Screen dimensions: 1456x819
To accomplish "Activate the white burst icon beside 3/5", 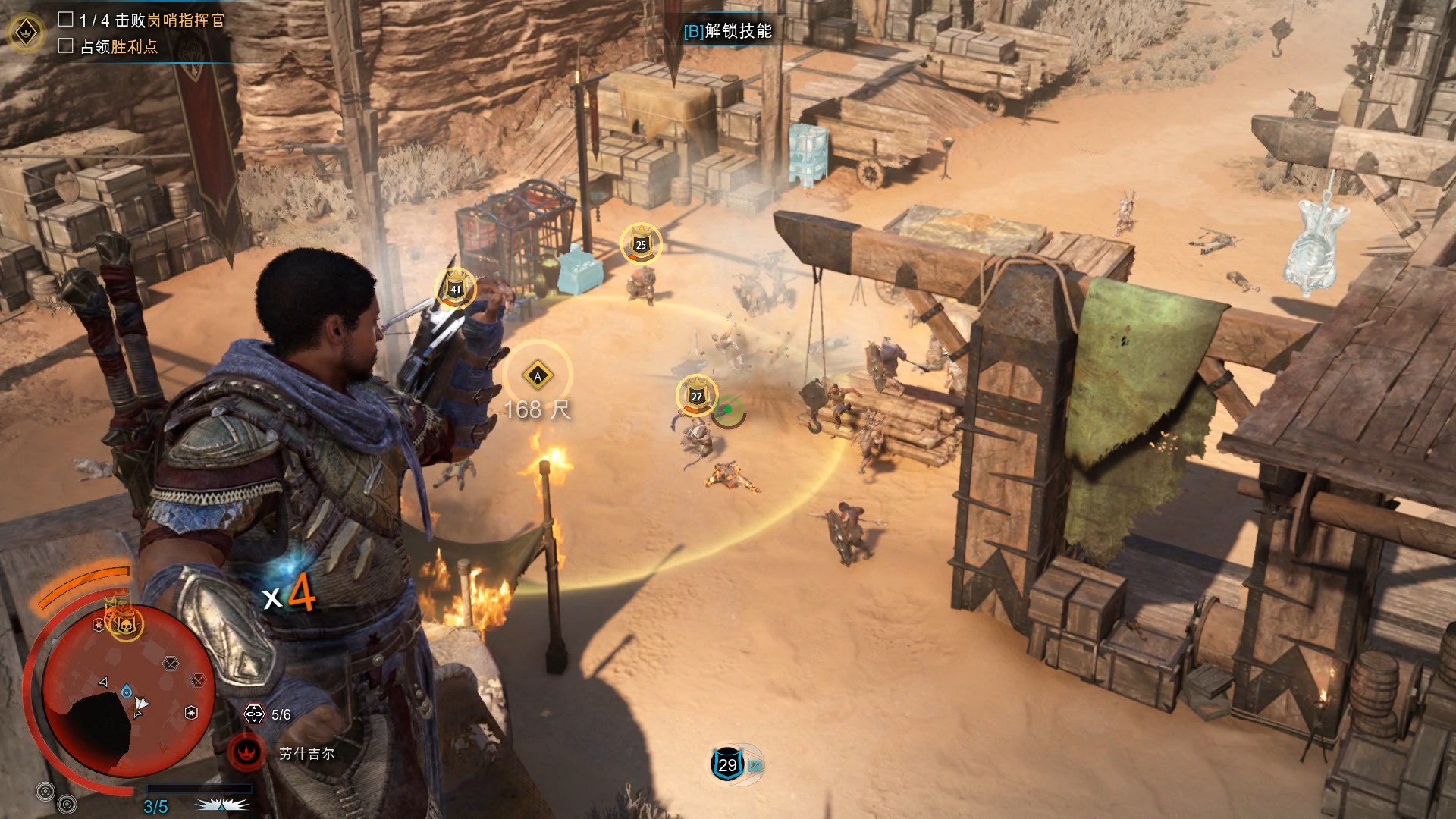I will click(221, 805).
